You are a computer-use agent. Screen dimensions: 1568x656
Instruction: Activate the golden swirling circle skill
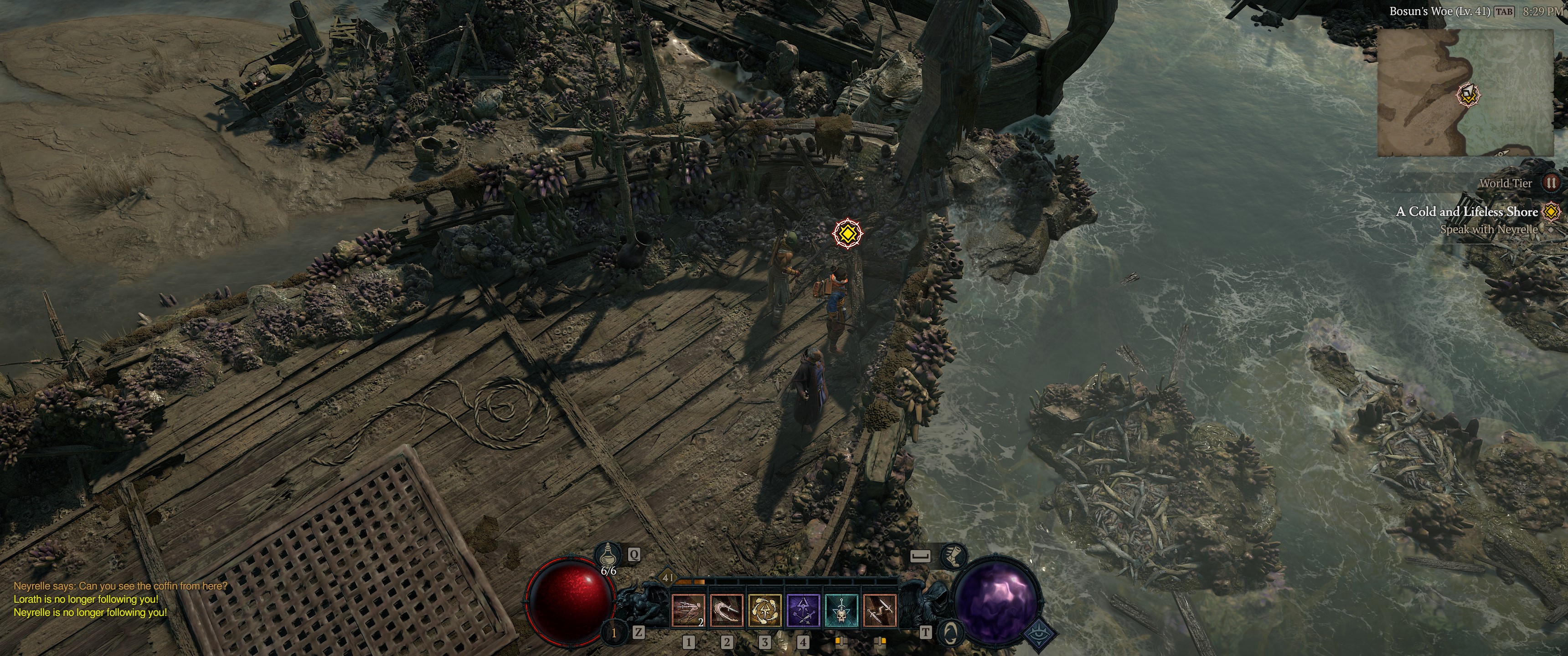764,610
